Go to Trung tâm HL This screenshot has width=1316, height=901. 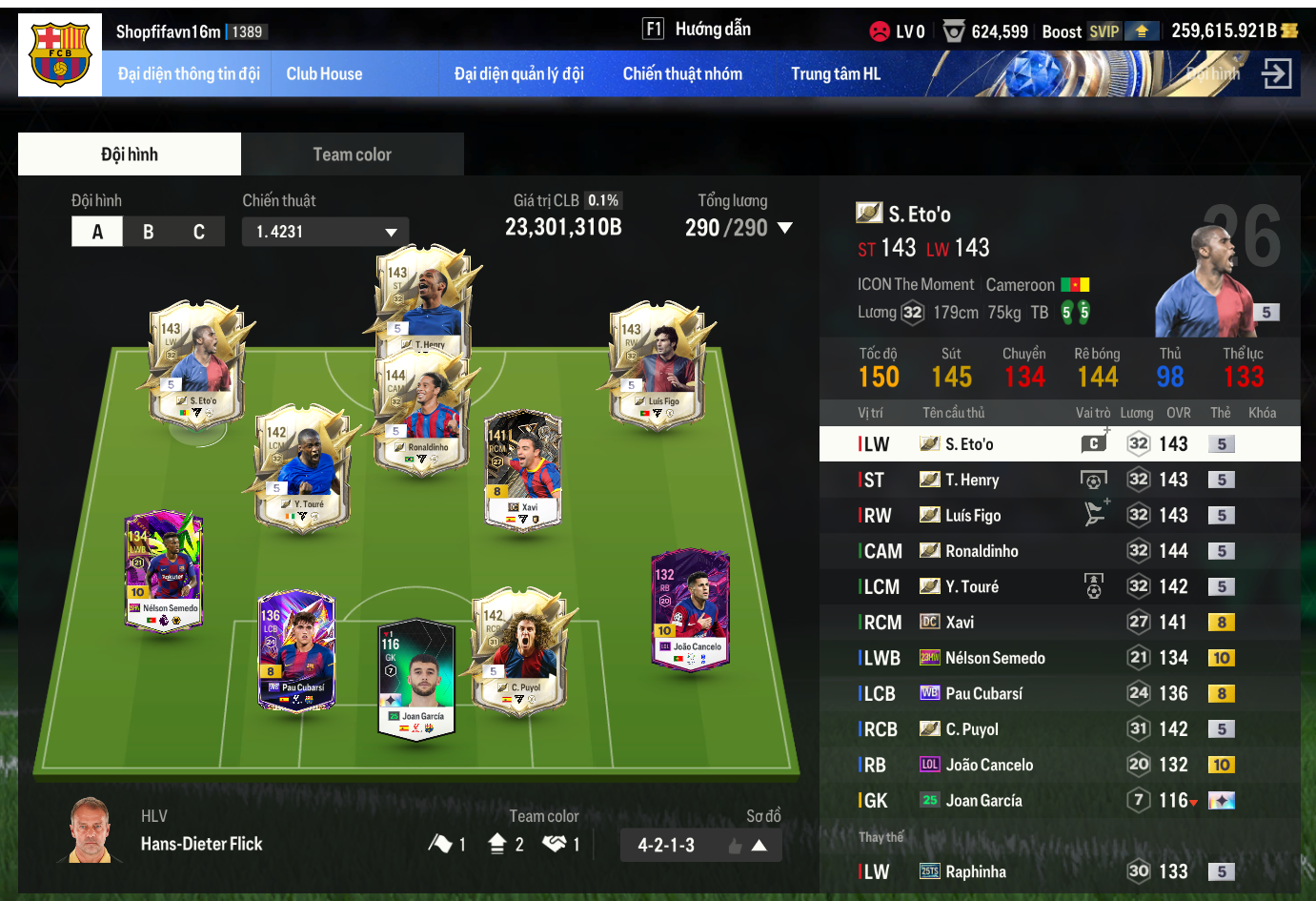point(835,74)
